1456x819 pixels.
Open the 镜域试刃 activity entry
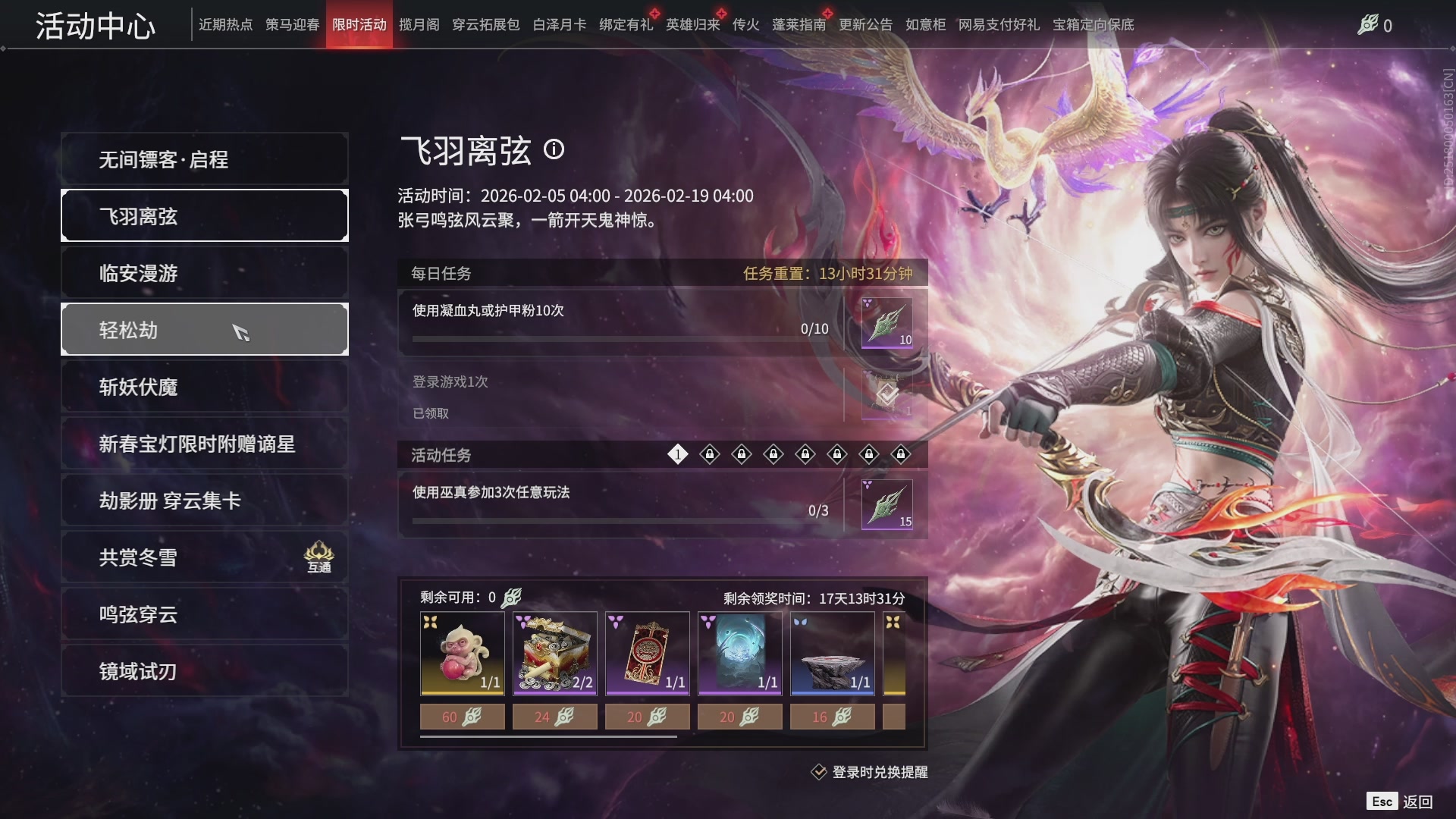tap(204, 671)
